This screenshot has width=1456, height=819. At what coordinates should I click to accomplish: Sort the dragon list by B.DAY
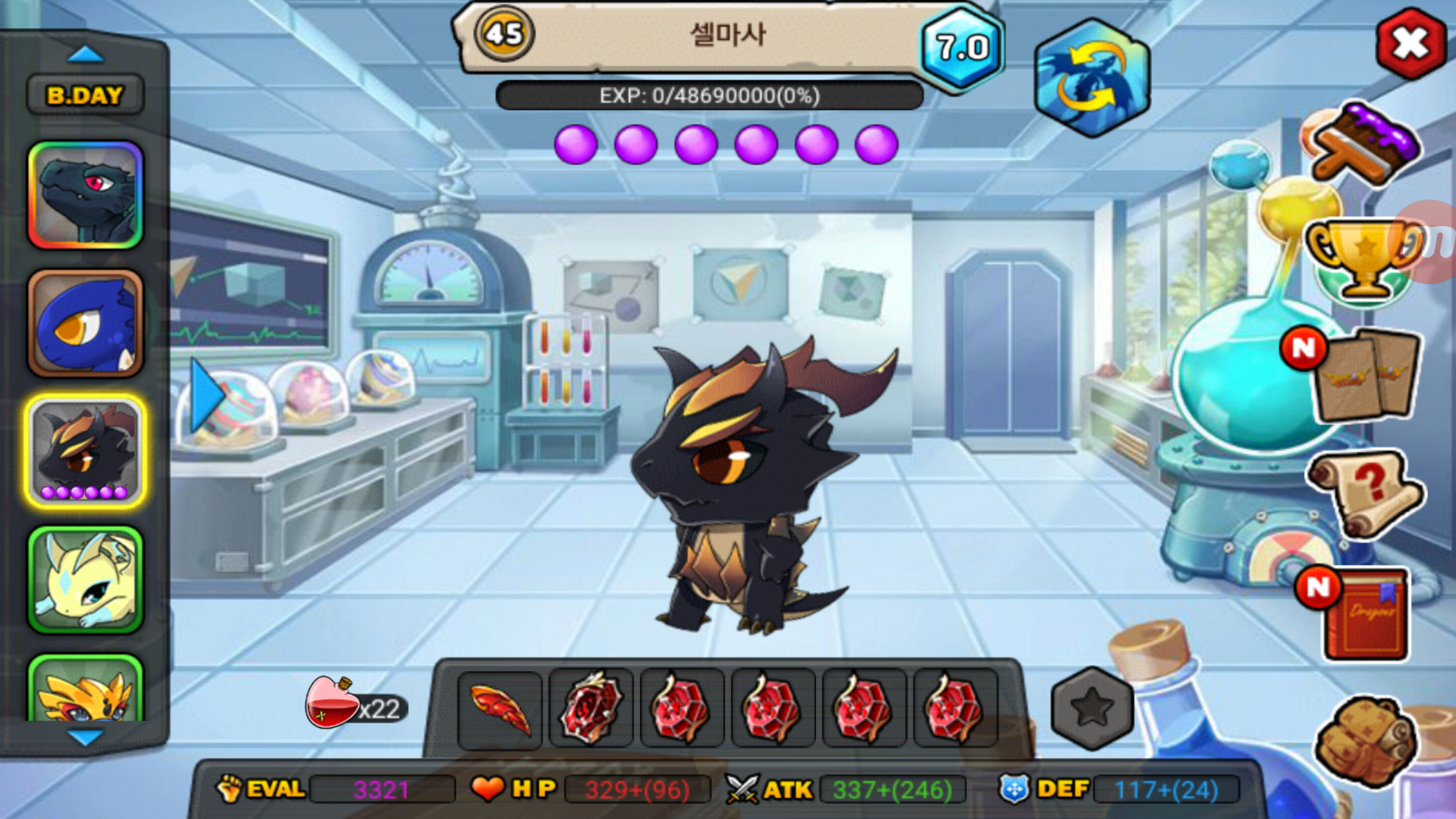85,96
